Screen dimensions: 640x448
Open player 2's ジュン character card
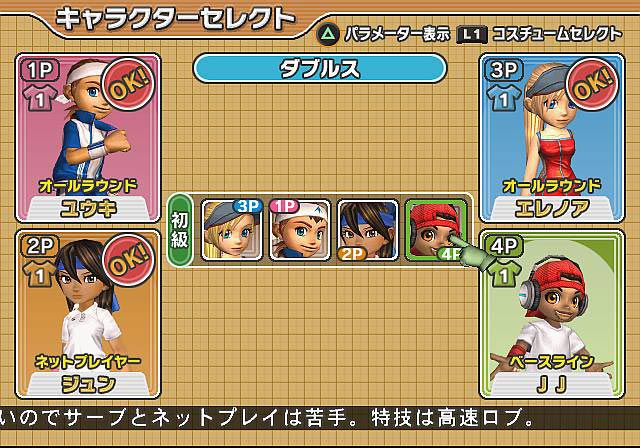point(88,314)
